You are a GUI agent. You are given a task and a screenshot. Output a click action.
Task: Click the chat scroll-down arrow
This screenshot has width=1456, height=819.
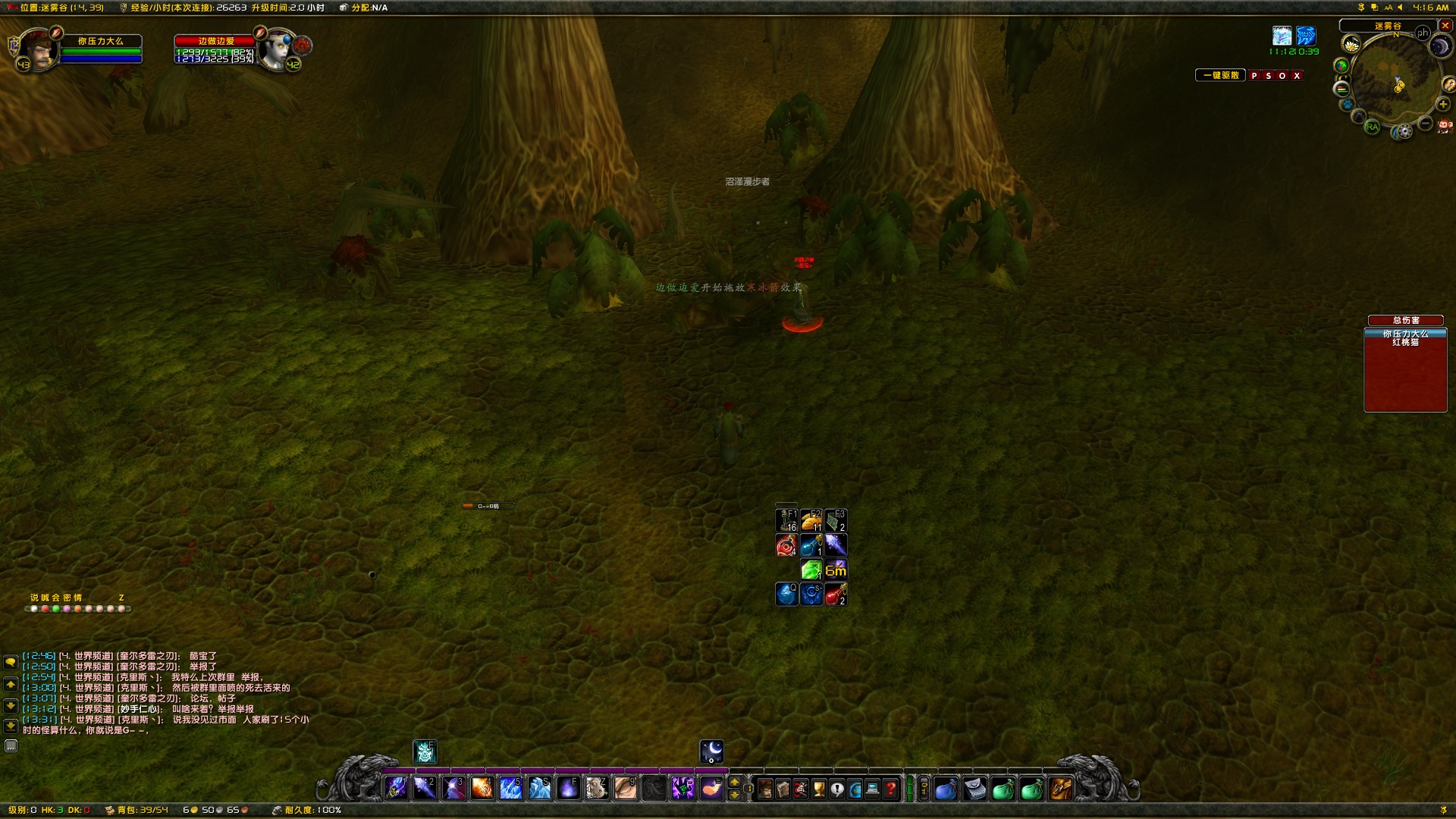pos(10,705)
